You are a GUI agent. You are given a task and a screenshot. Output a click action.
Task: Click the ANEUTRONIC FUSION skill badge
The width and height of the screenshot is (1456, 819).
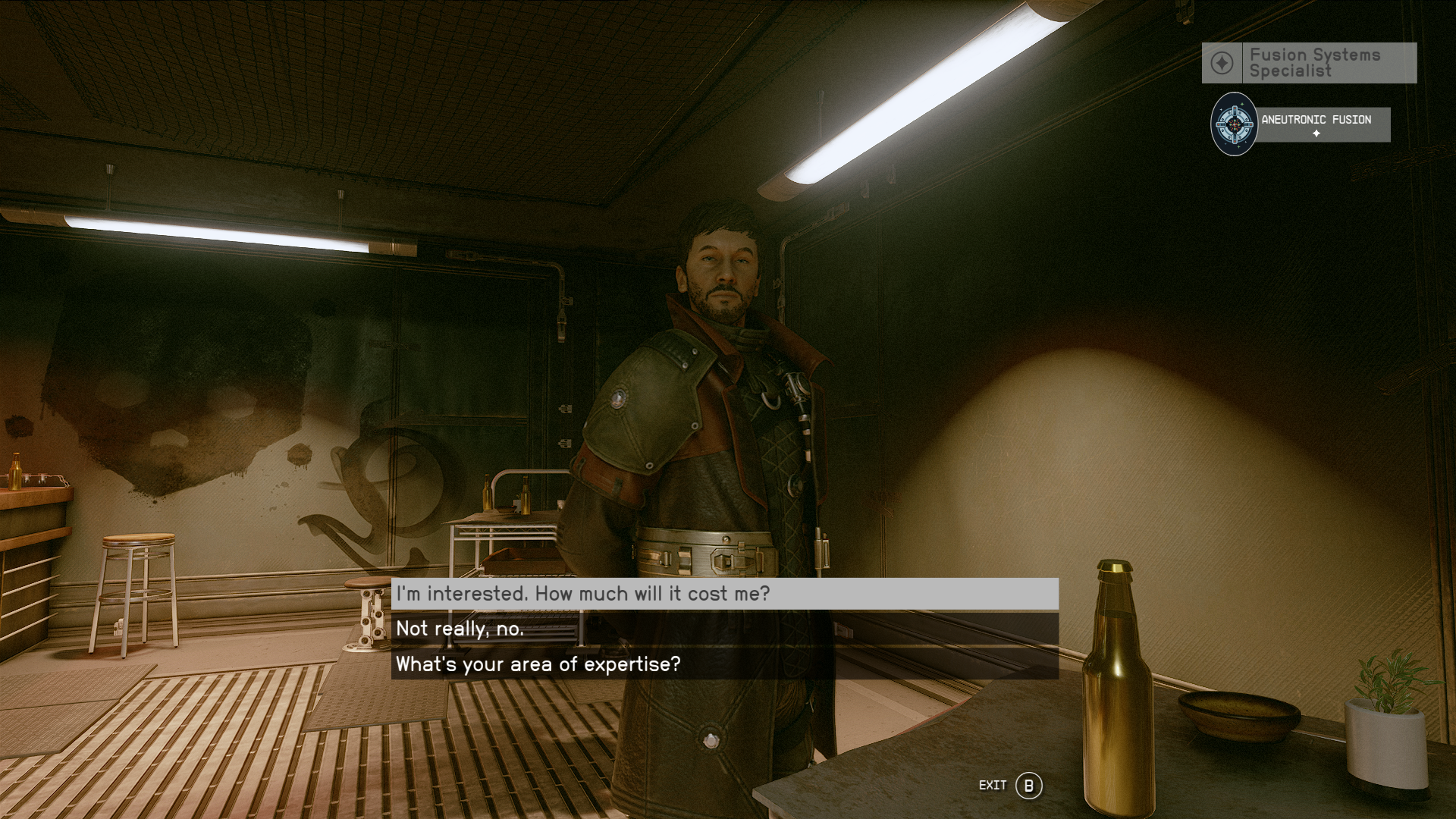[x=1316, y=119]
